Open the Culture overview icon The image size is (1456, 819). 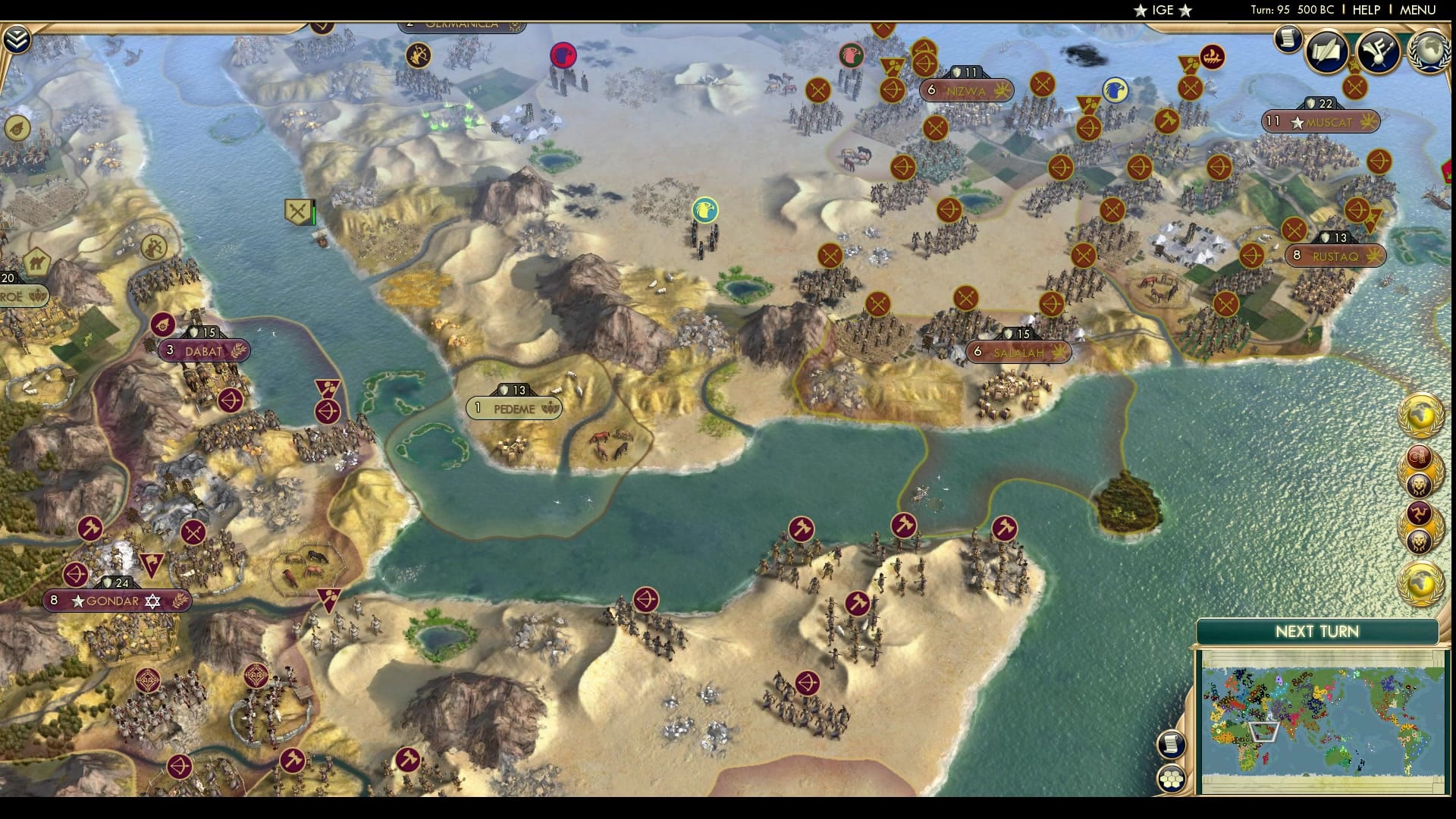[1378, 52]
